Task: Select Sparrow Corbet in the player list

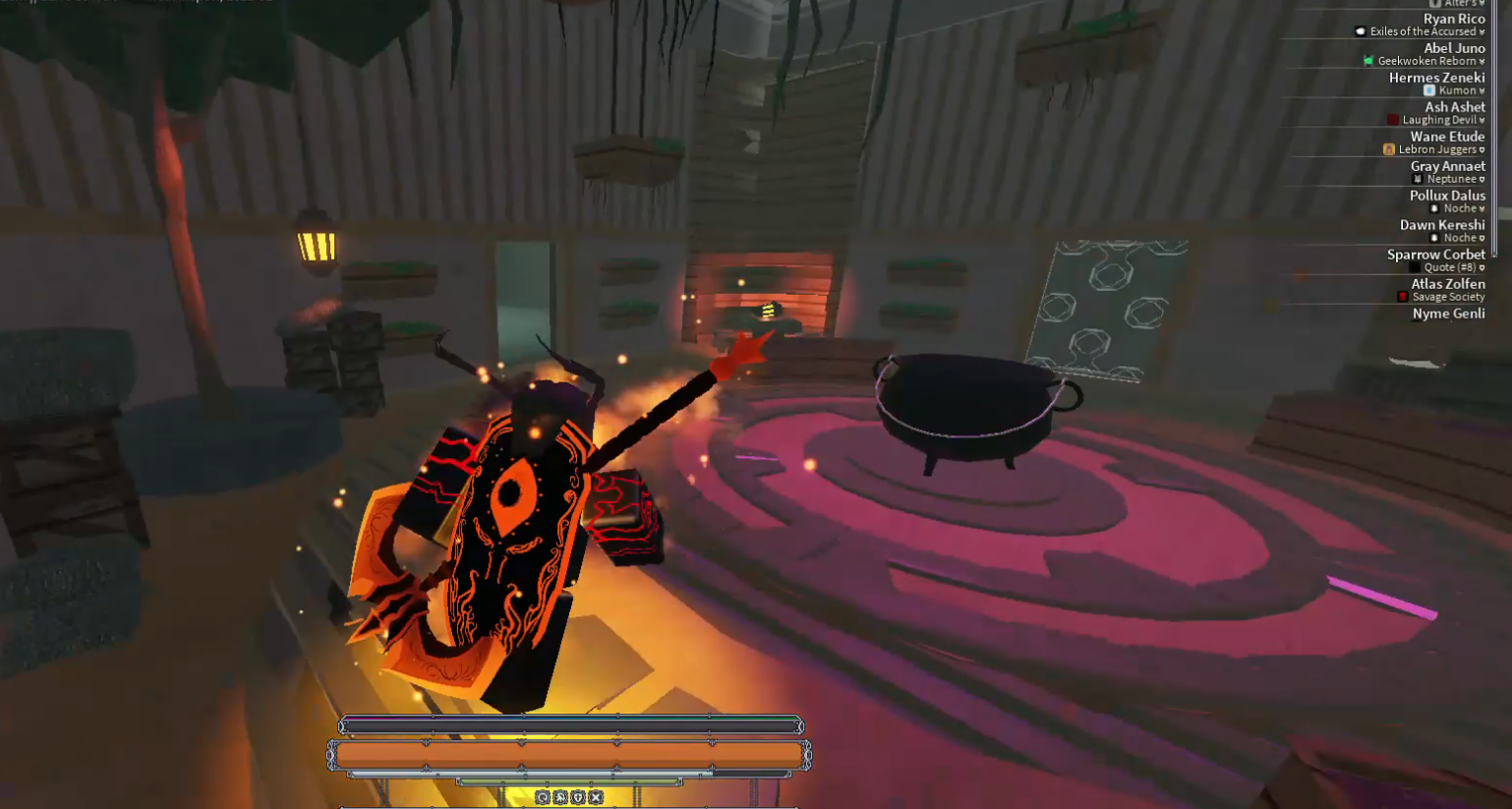Action: (1435, 256)
